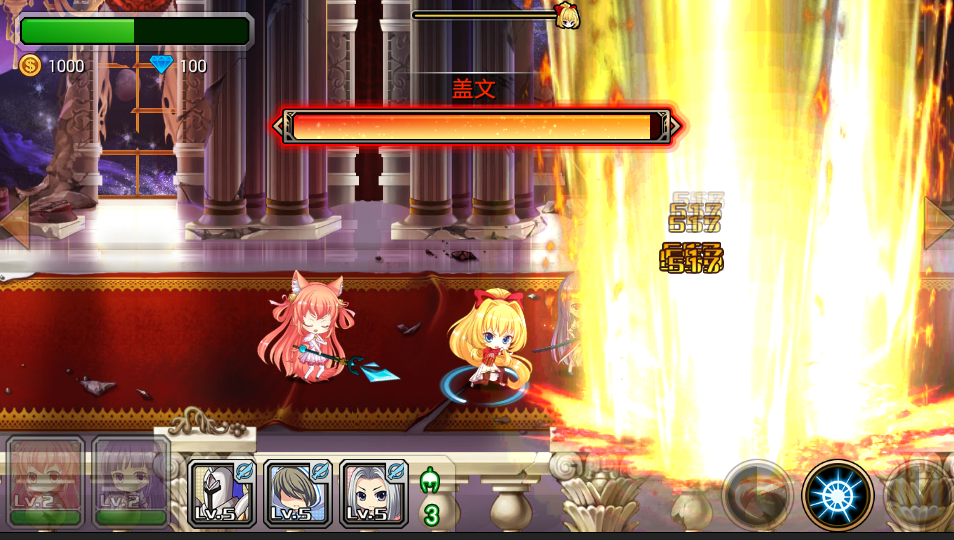
Task: Tap the left screen-scroll arrow
Action: point(14,222)
